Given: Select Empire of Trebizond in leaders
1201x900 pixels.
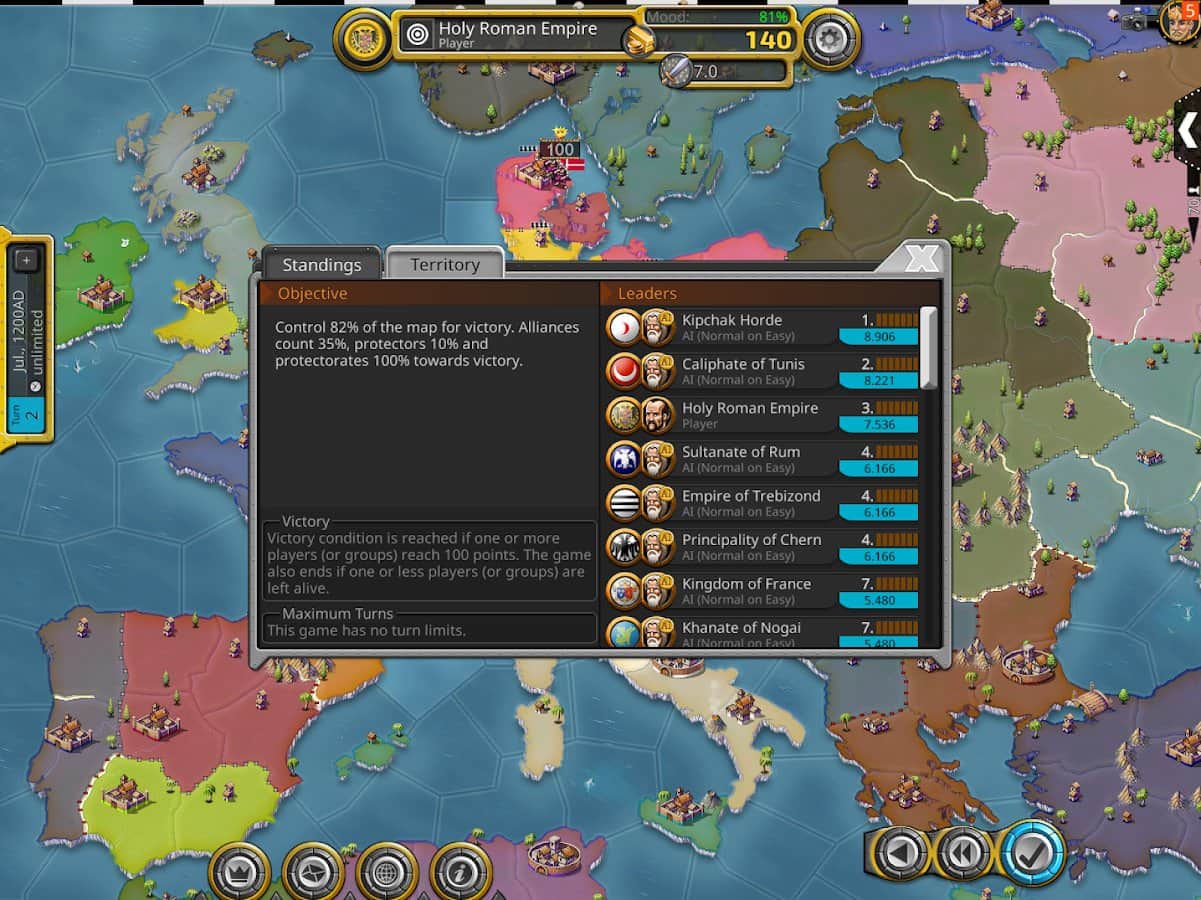Looking at the screenshot, I should click(x=762, y=504).
